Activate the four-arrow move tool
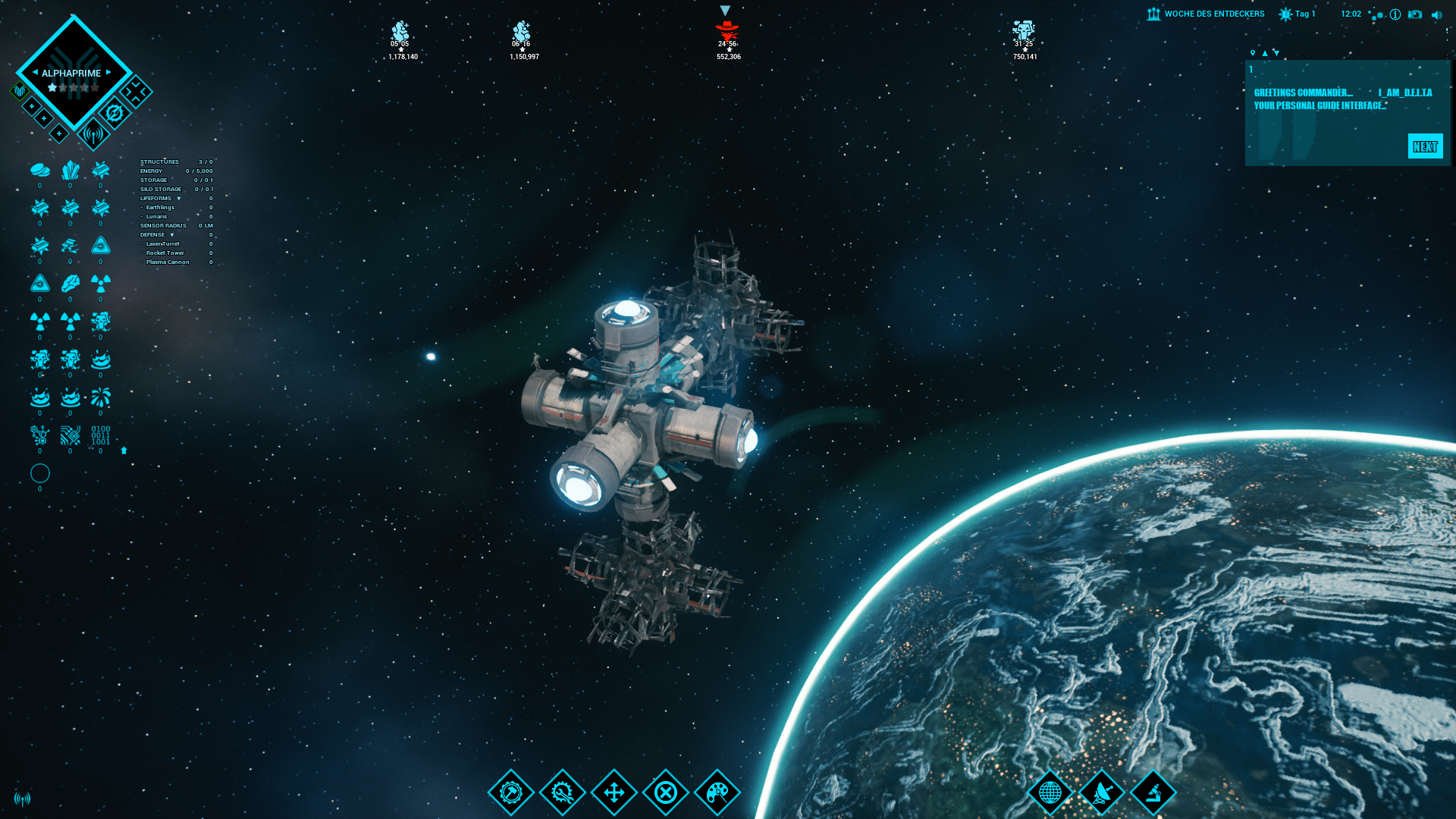 click(614, 793)
